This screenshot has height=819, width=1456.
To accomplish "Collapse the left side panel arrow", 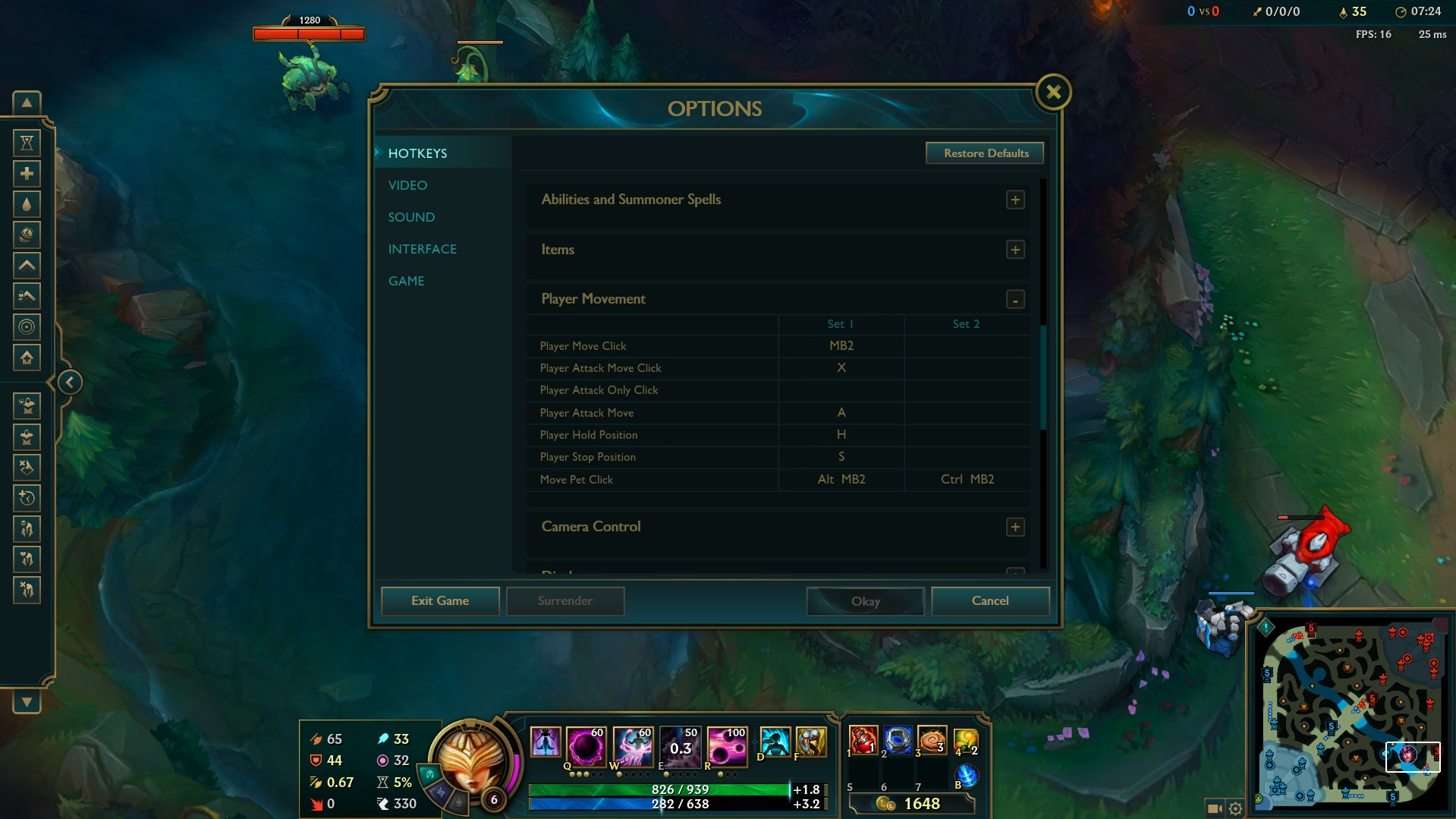I will (x=69, y=383).
